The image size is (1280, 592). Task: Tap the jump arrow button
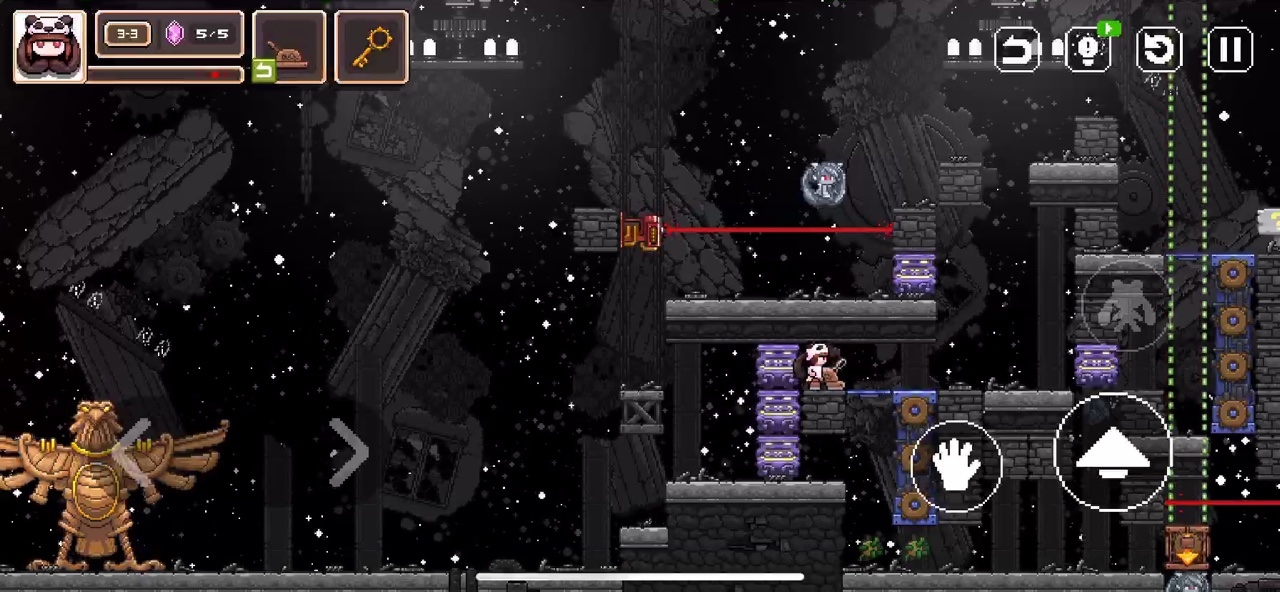point(1112,453)
